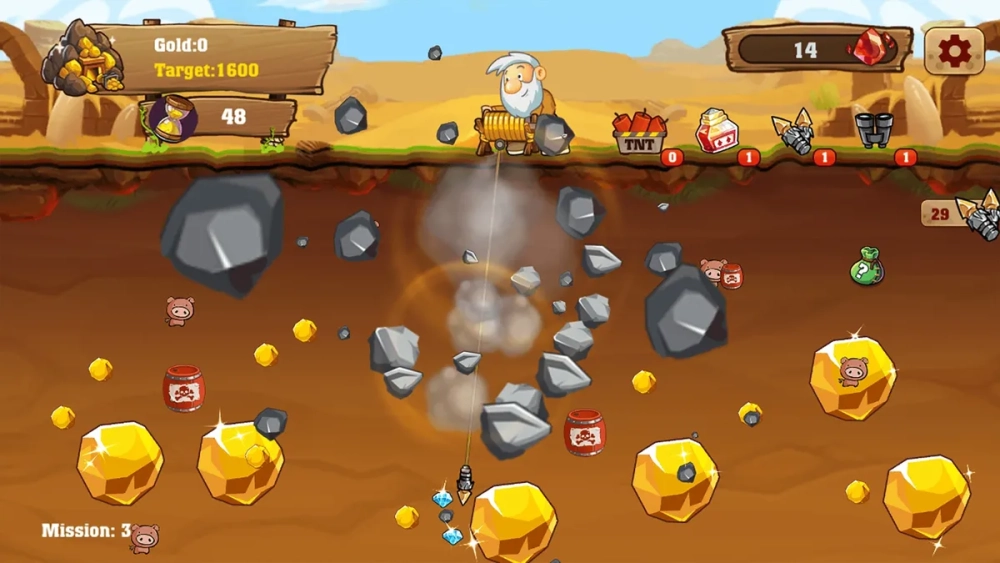Open the settings gear button
The image size is (1000, 563).
tap(953, 50)
